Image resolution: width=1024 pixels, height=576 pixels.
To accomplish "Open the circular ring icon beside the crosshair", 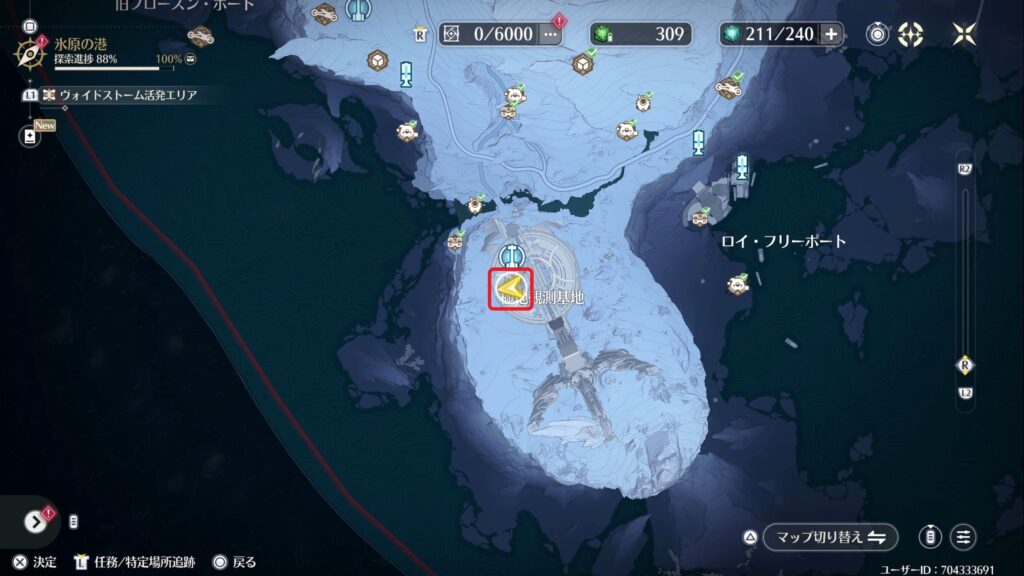I will (x=878, y=34).
